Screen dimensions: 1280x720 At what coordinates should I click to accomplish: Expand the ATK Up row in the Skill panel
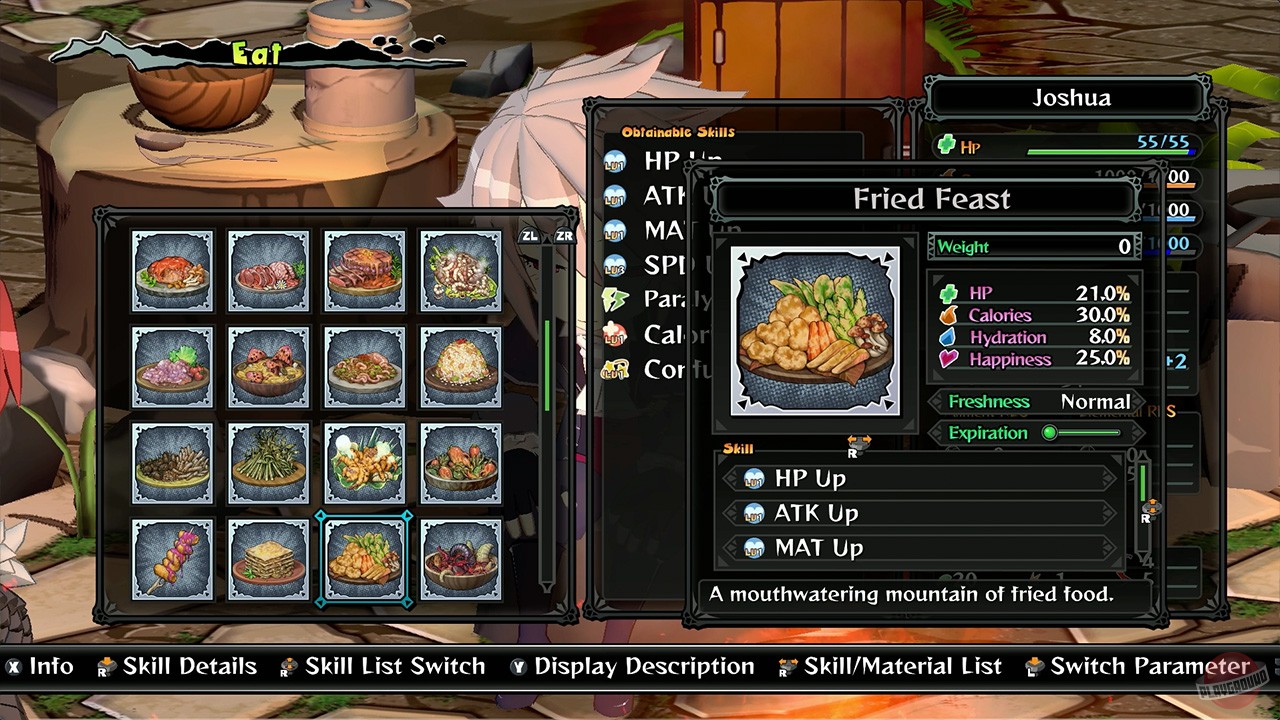tap(921, 512)
